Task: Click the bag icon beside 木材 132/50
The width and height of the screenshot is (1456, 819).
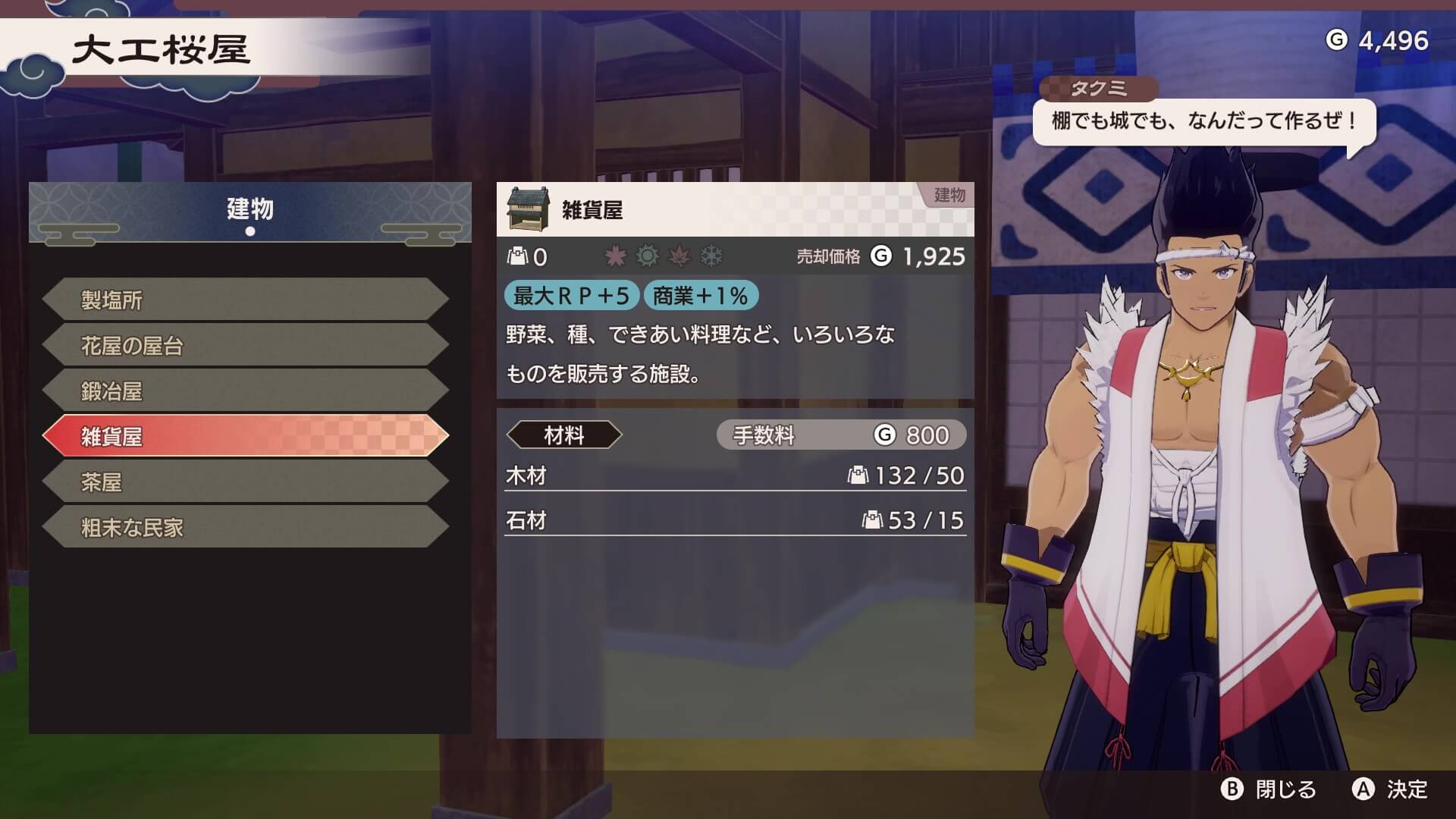Action: 858,476
